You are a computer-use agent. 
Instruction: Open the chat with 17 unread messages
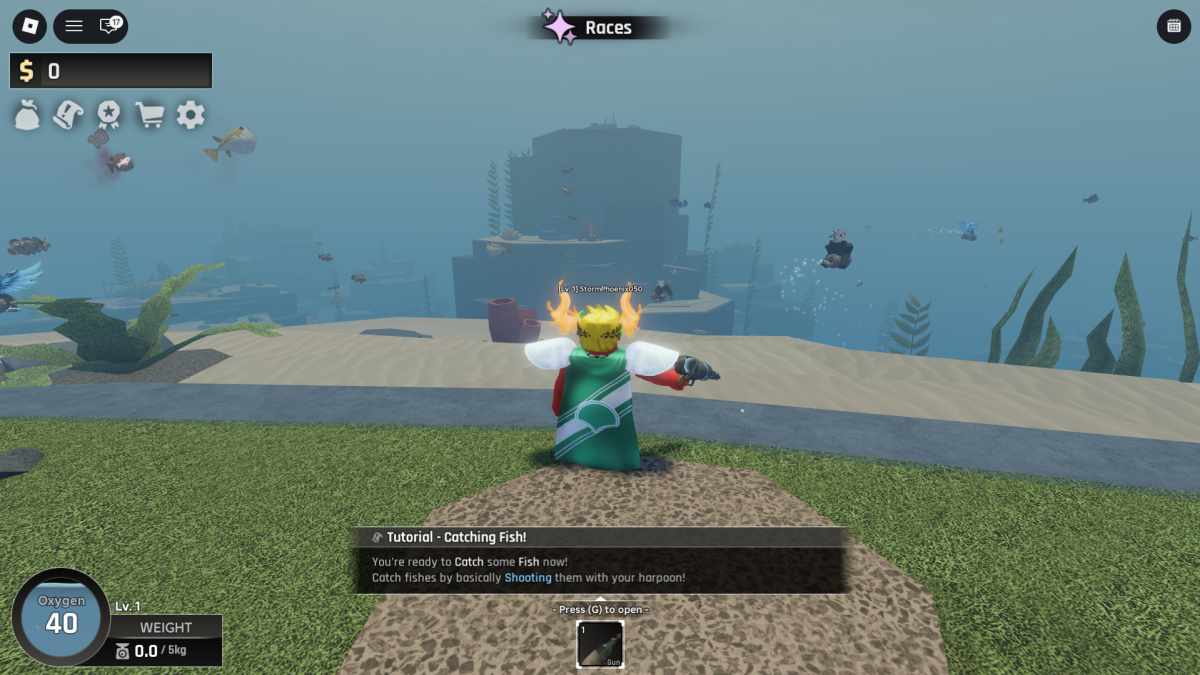tap(109, 26)
